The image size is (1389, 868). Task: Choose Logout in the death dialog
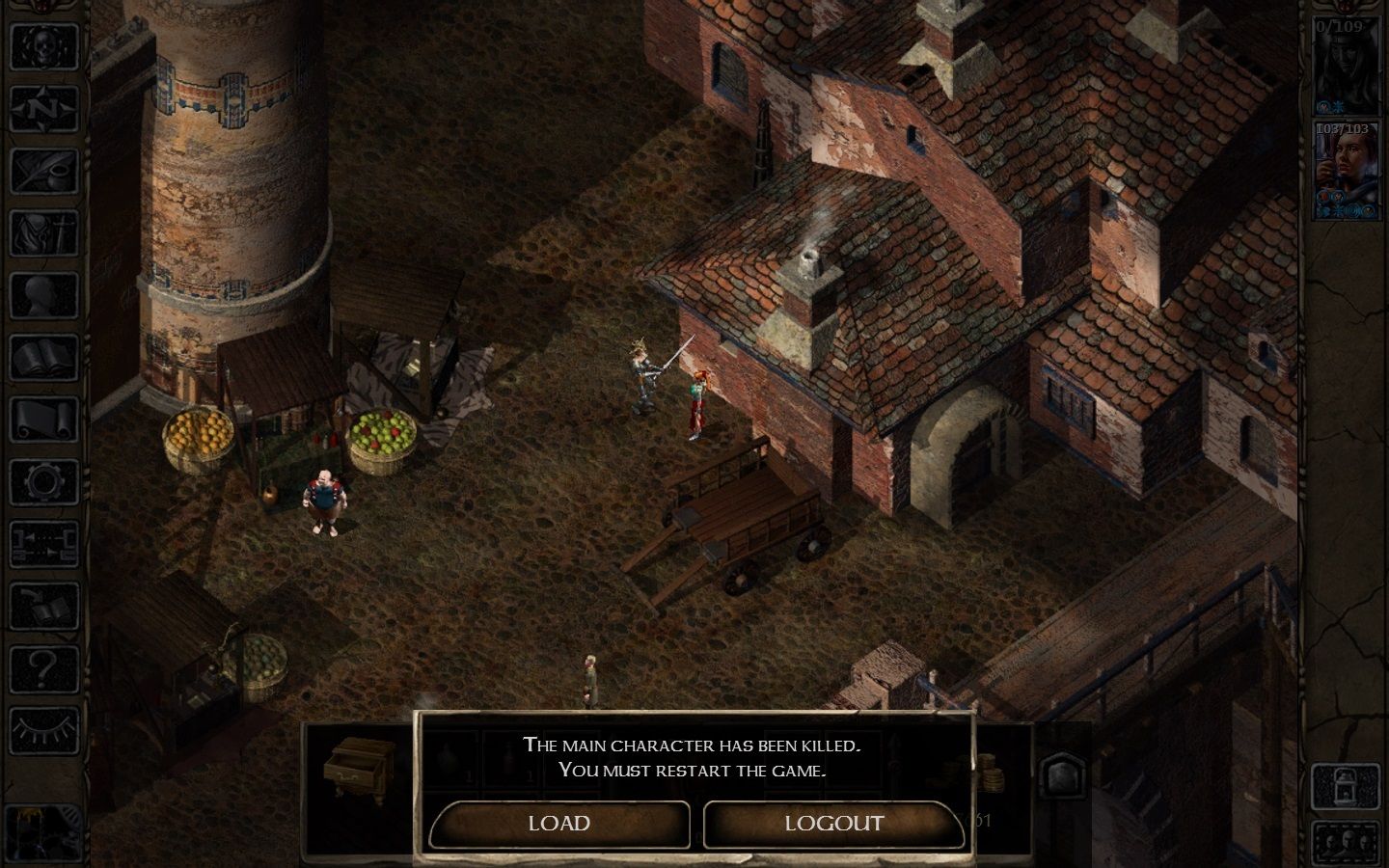coord(833,824)
